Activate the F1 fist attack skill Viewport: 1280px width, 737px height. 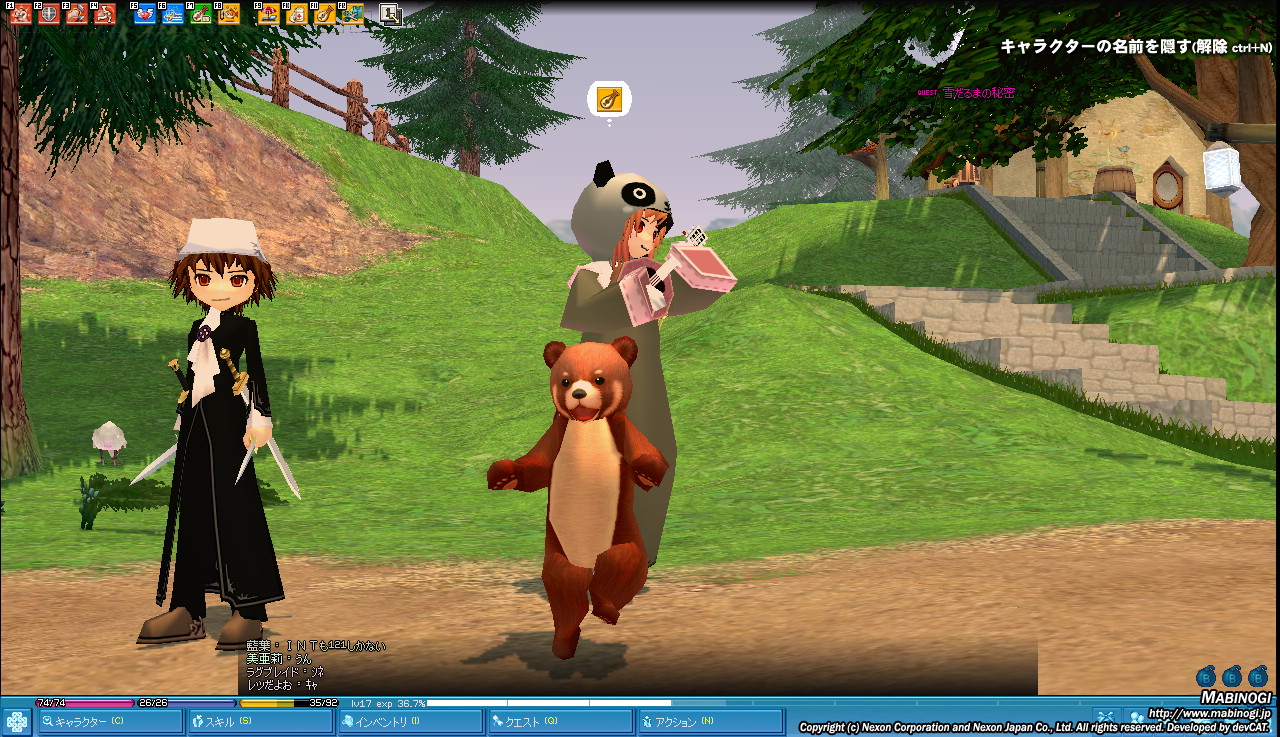coord(19,14)
